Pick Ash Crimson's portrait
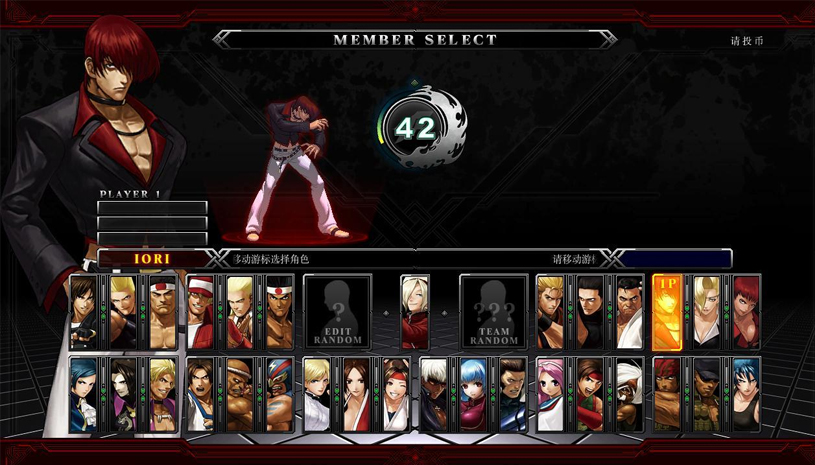 tap(415, 311)
